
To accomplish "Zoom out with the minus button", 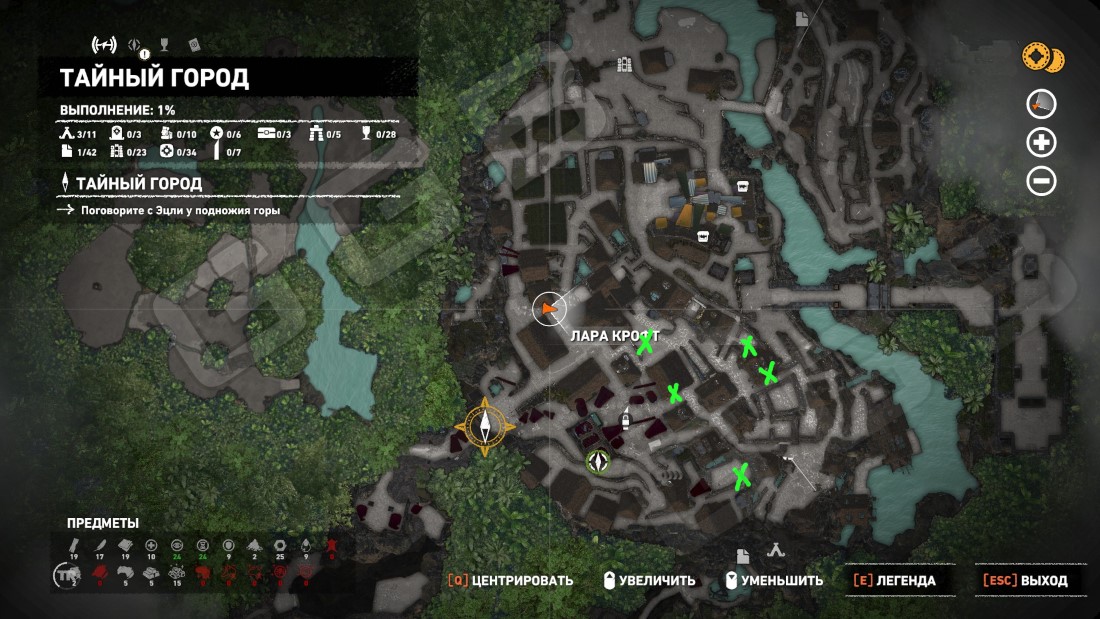I will [1042, 181].
